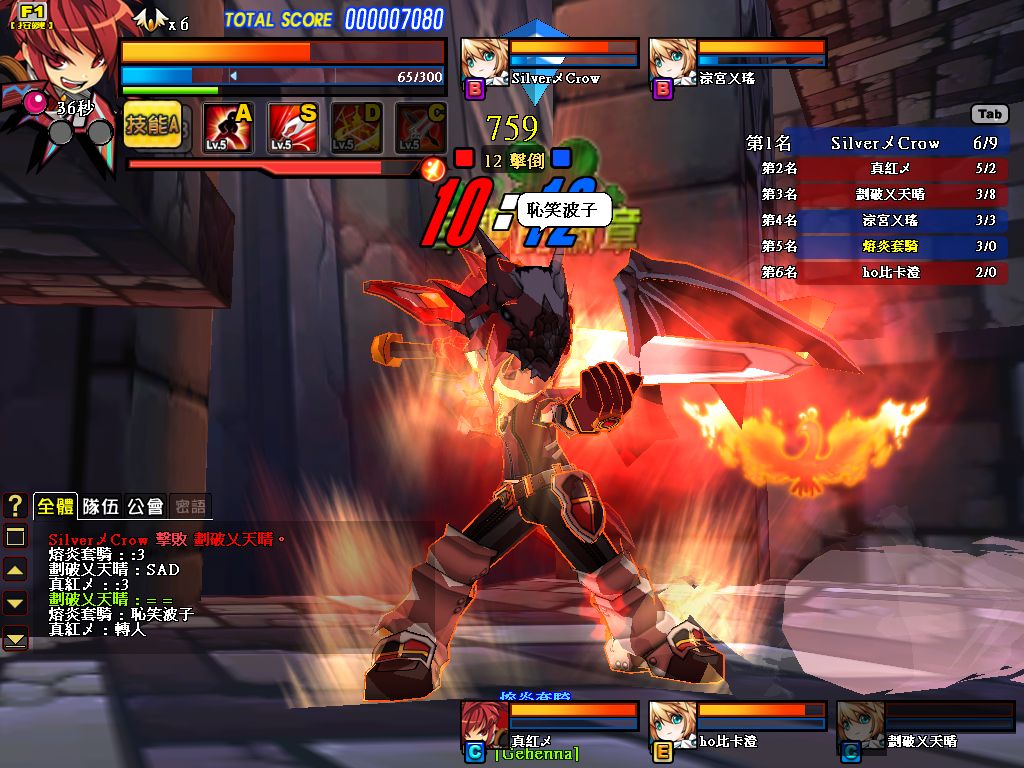Viewport: 1024px width, 768px height.
Task: Jump to newest chat with the bottom arrow
Action: [x=15, y=637]
